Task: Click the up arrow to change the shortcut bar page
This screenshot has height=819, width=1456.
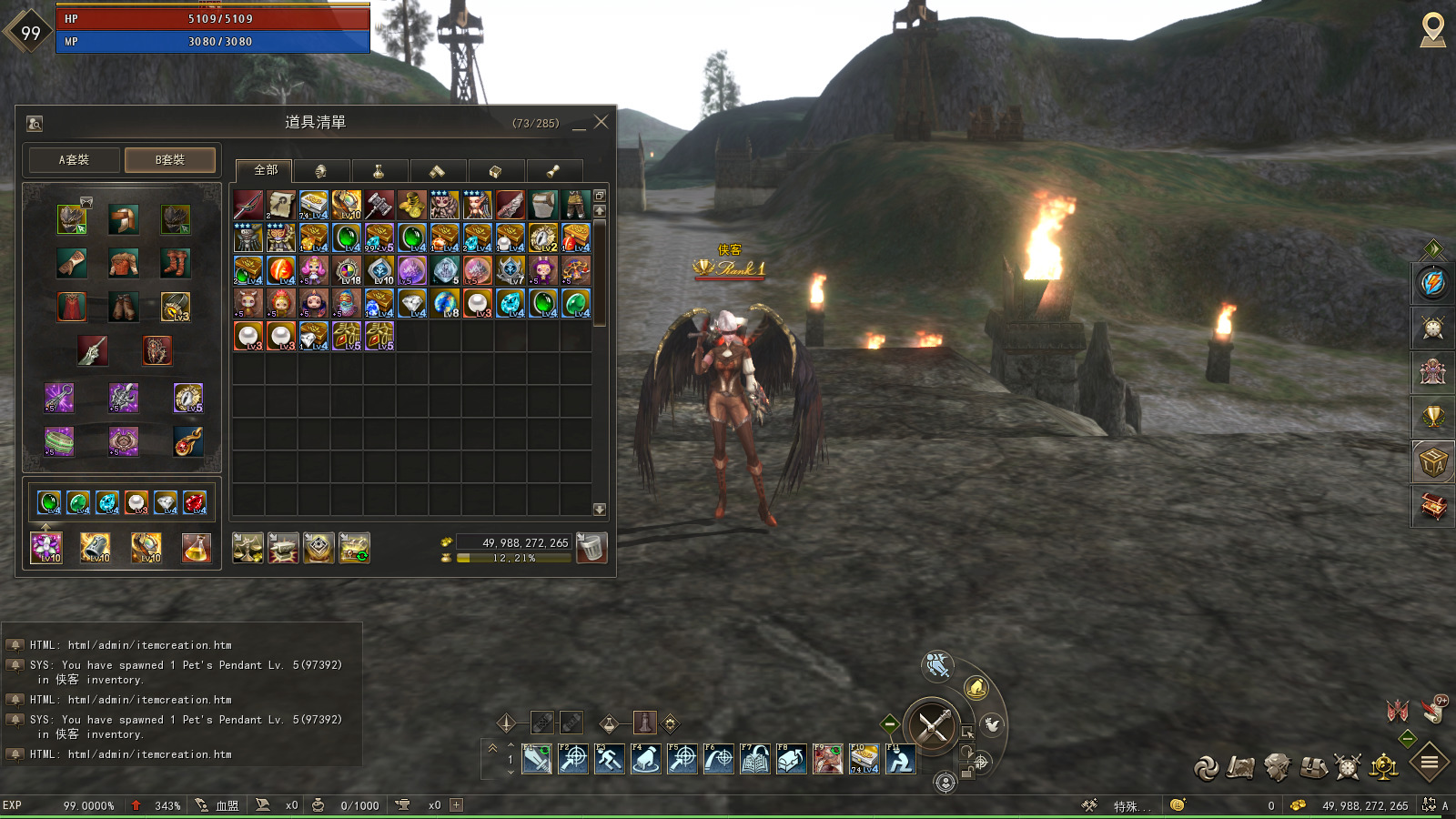Action: 510,746
